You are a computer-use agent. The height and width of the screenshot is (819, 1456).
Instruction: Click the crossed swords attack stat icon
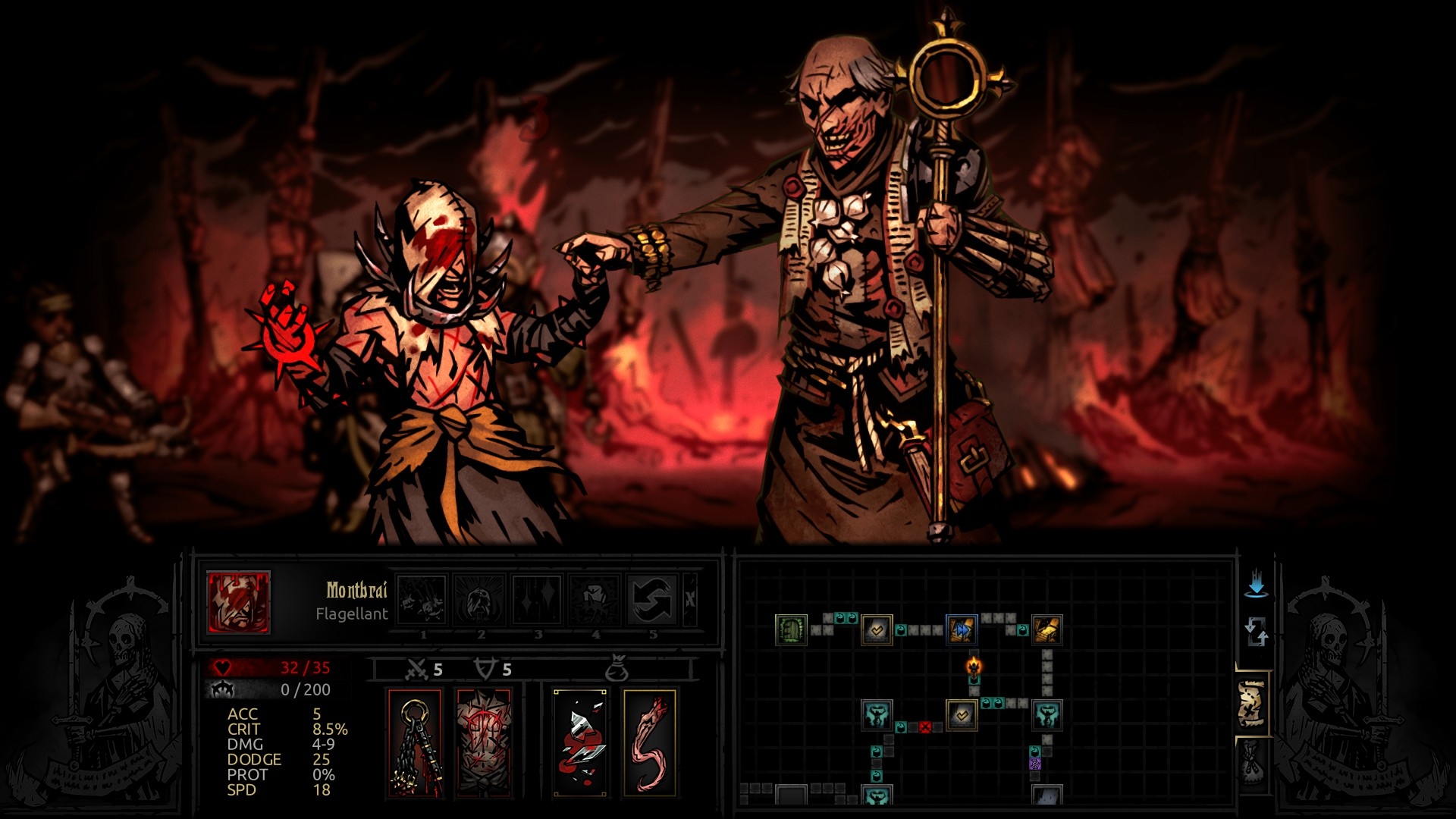pyautogui.click(x=416, y=668)
